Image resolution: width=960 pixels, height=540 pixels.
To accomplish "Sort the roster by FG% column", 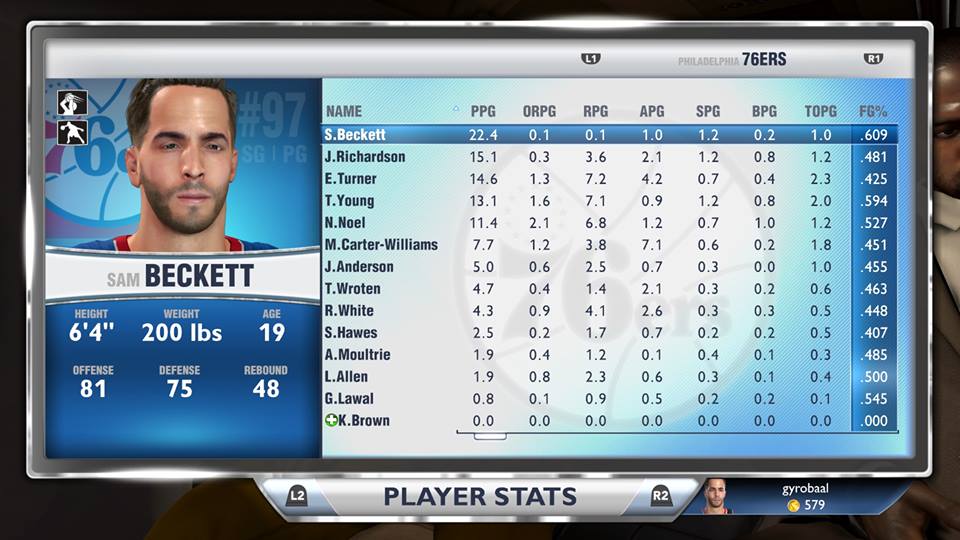I will (873, 111).
